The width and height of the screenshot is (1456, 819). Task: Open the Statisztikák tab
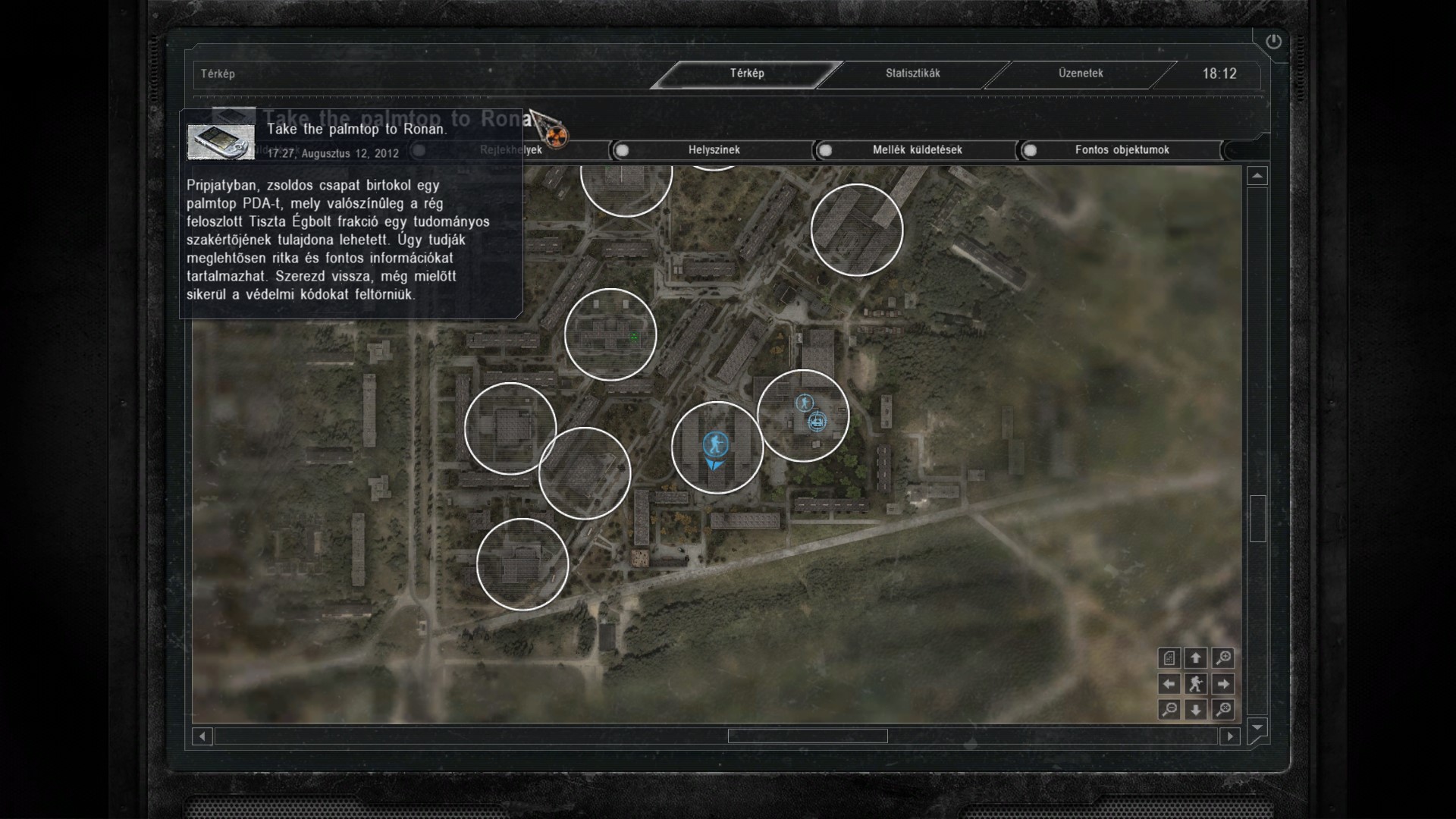pyautogui.click(x=912, y=74)
